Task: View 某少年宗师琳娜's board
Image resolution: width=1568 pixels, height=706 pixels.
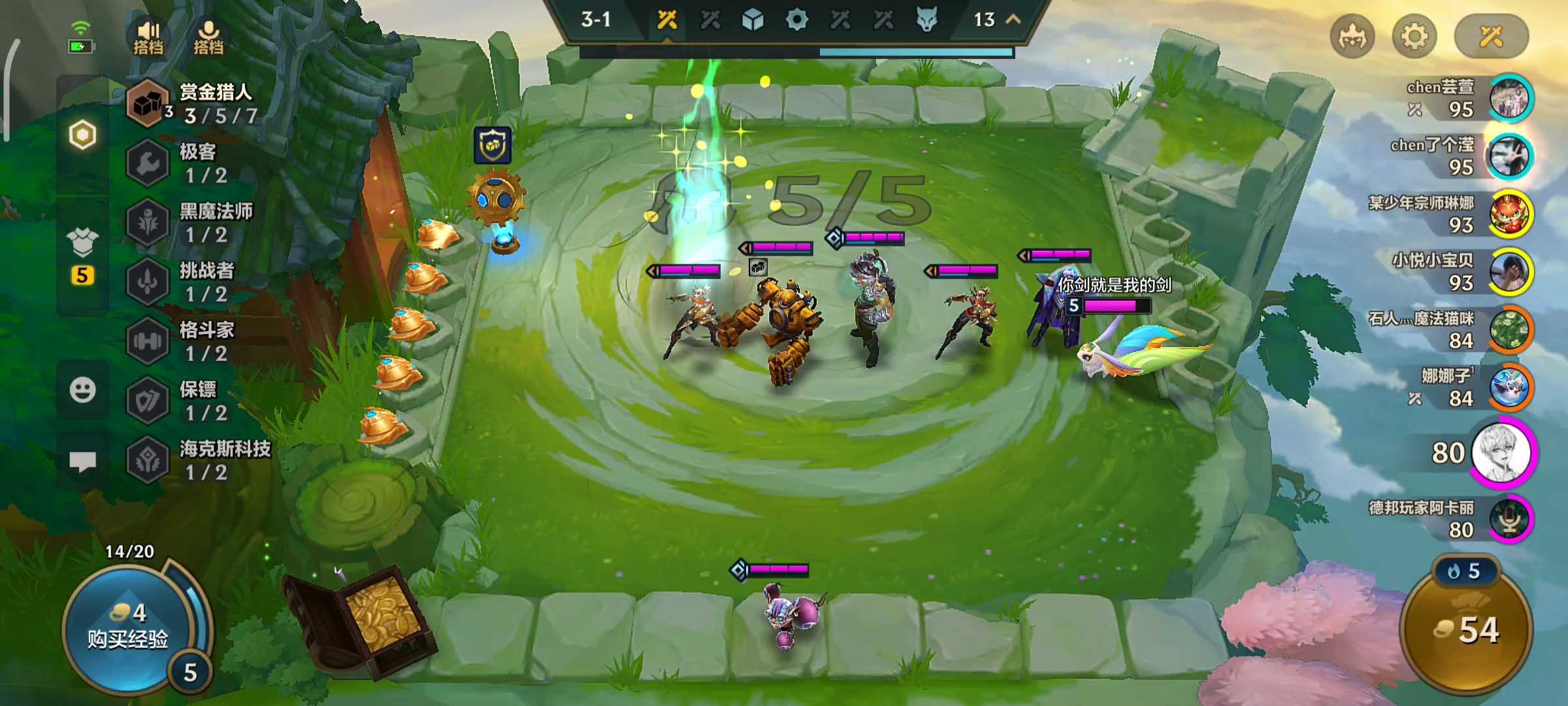Action: click(1509, 214)
